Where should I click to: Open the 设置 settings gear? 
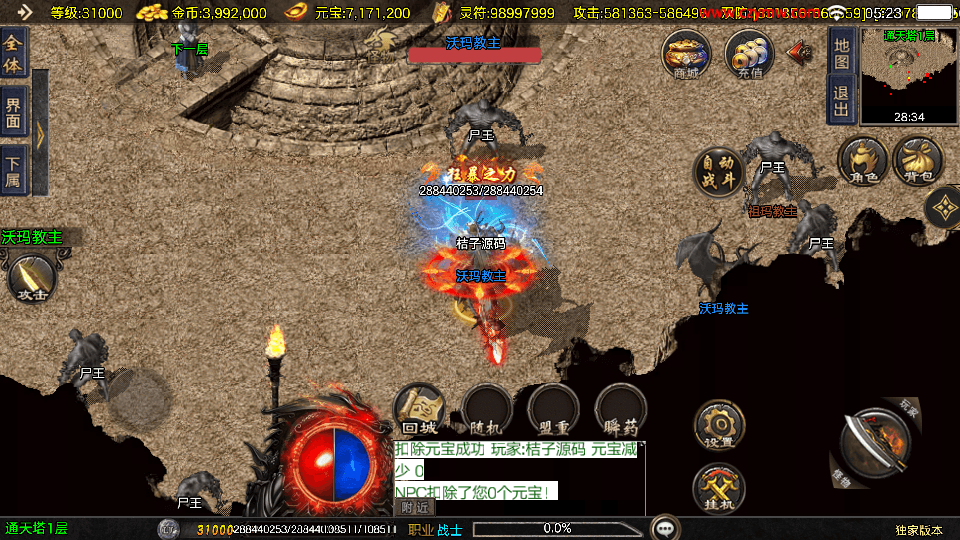pyautogui.click(x=719, y=426)
